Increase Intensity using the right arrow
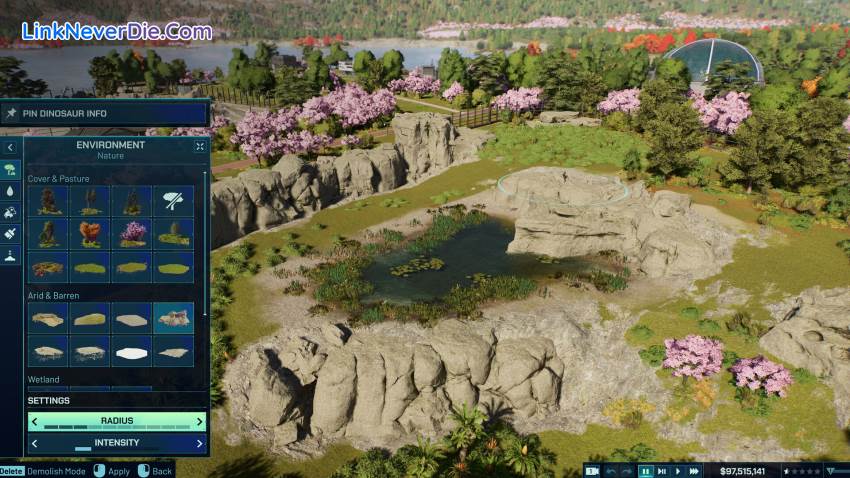 199,443
